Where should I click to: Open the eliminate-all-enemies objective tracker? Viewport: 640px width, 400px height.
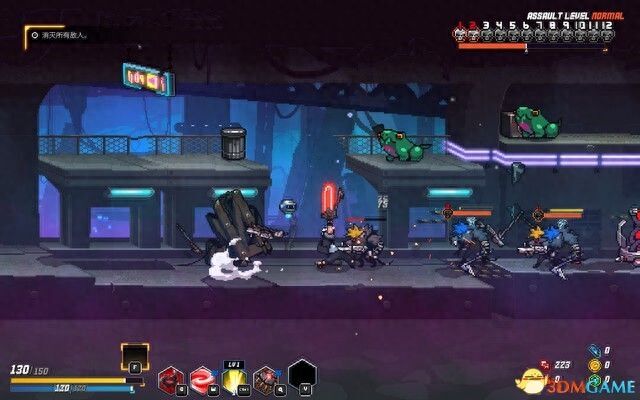61,35
